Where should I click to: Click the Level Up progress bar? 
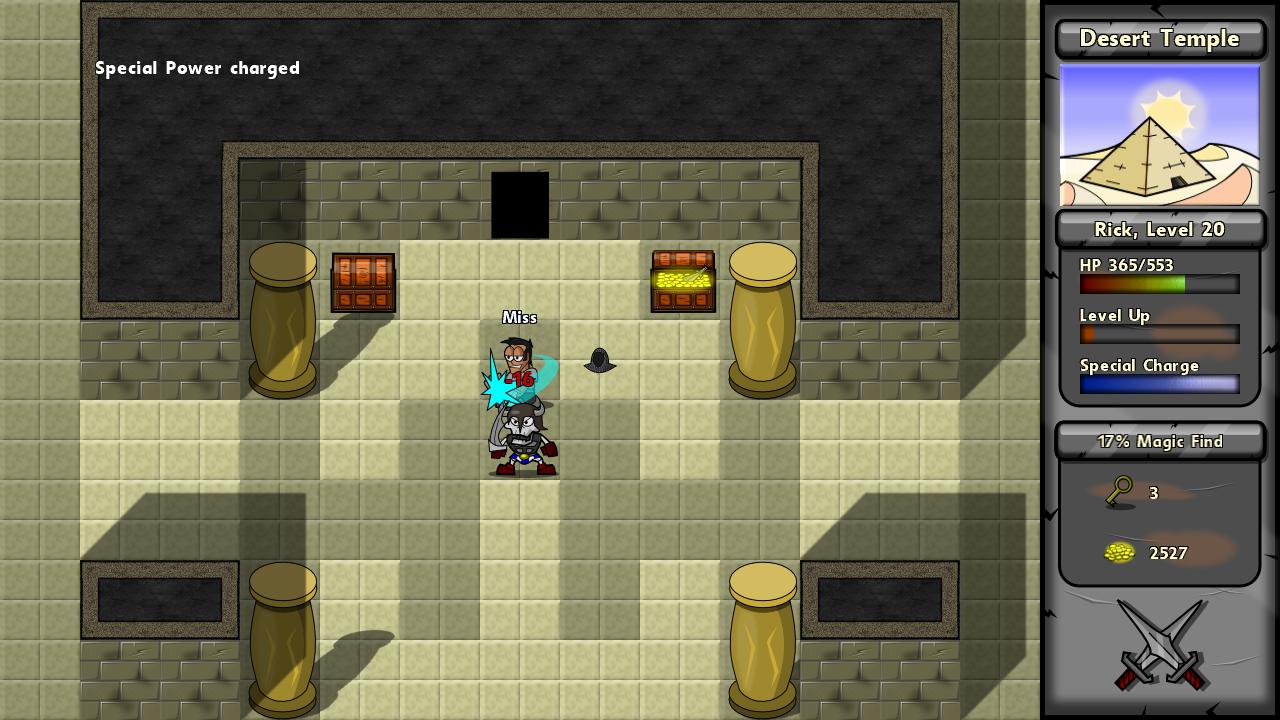(x=1158, y=334)
